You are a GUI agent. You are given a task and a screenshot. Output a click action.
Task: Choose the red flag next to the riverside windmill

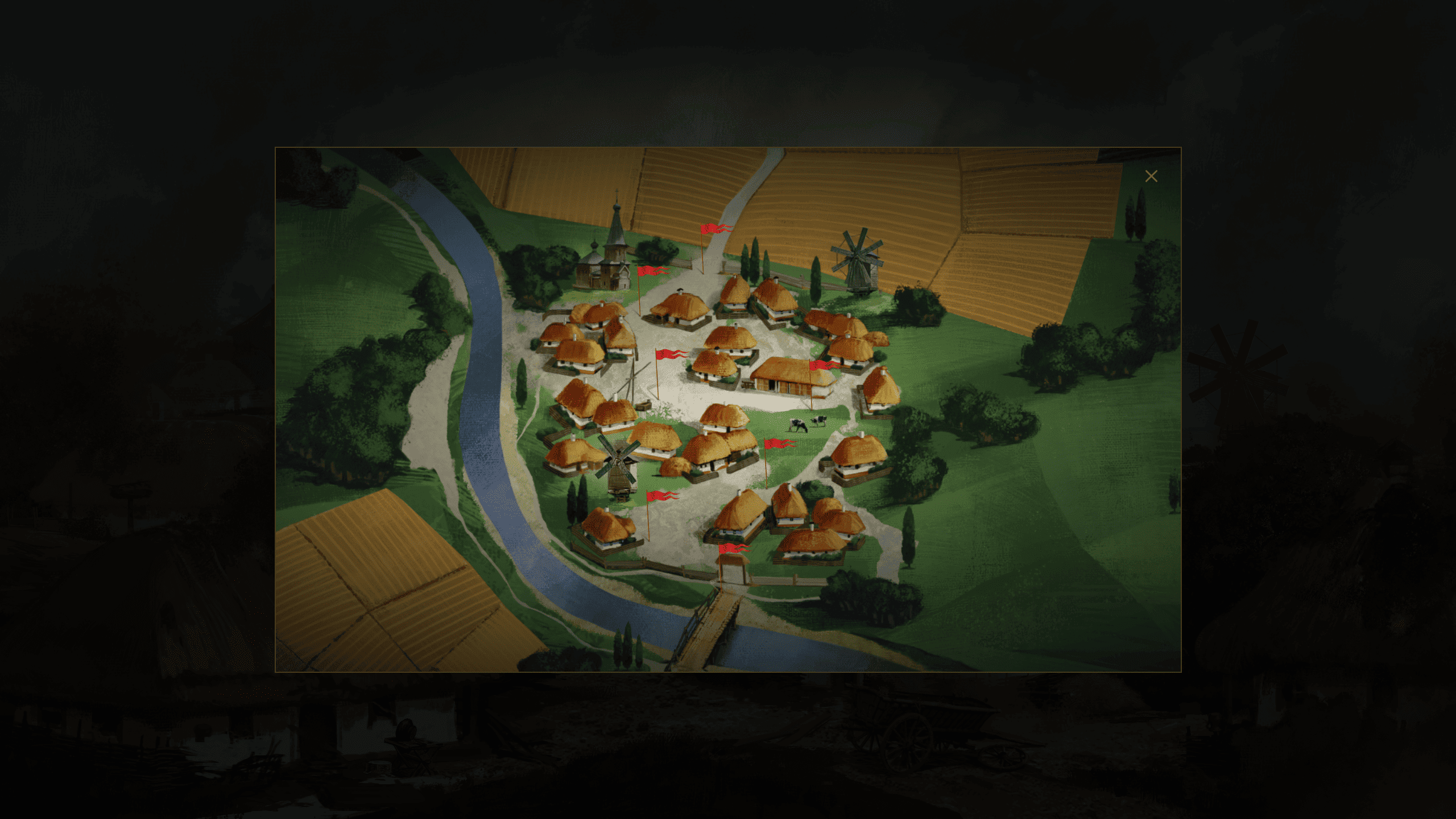[660, 496]
